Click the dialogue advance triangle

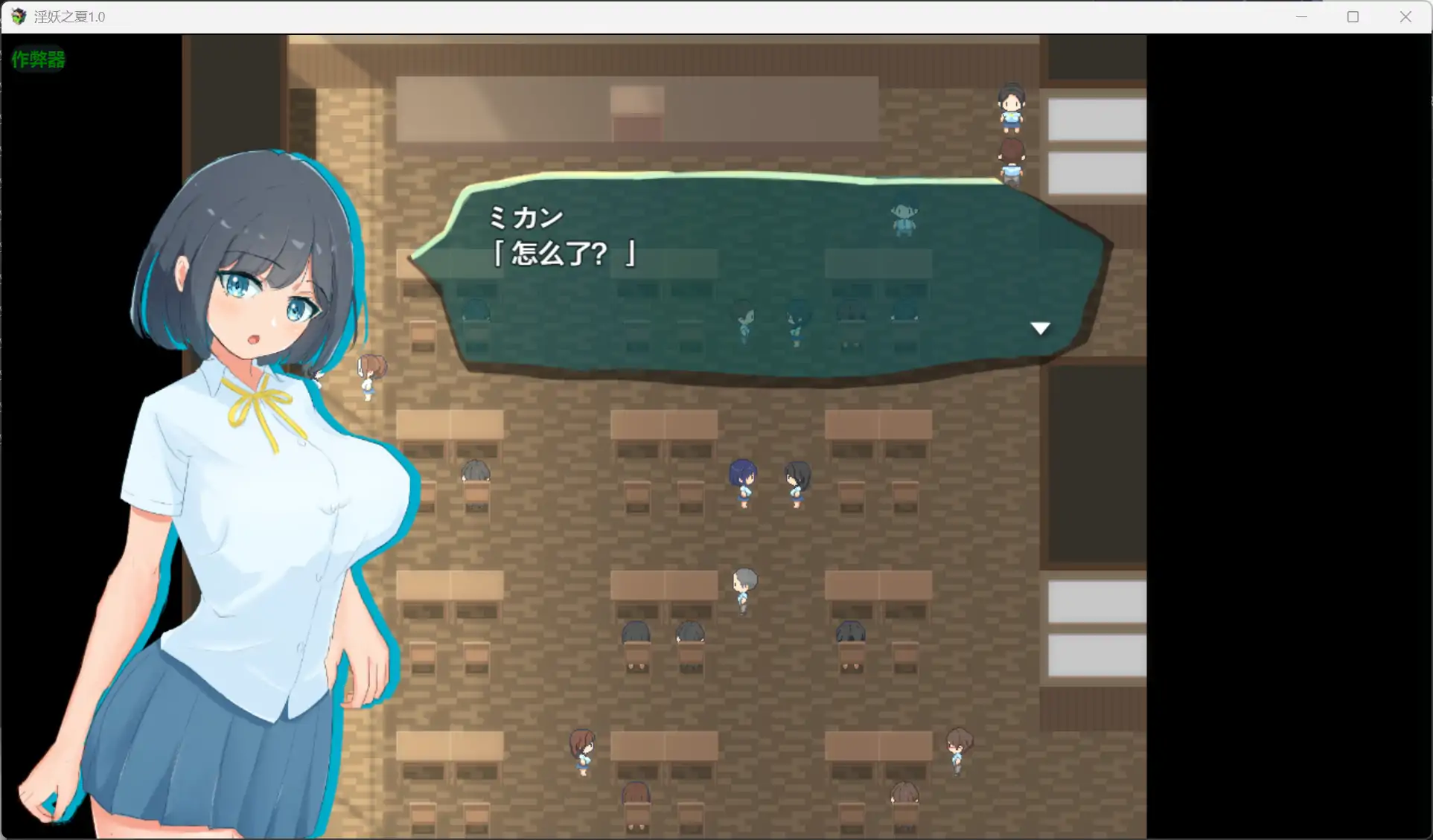click(1040, 327)
